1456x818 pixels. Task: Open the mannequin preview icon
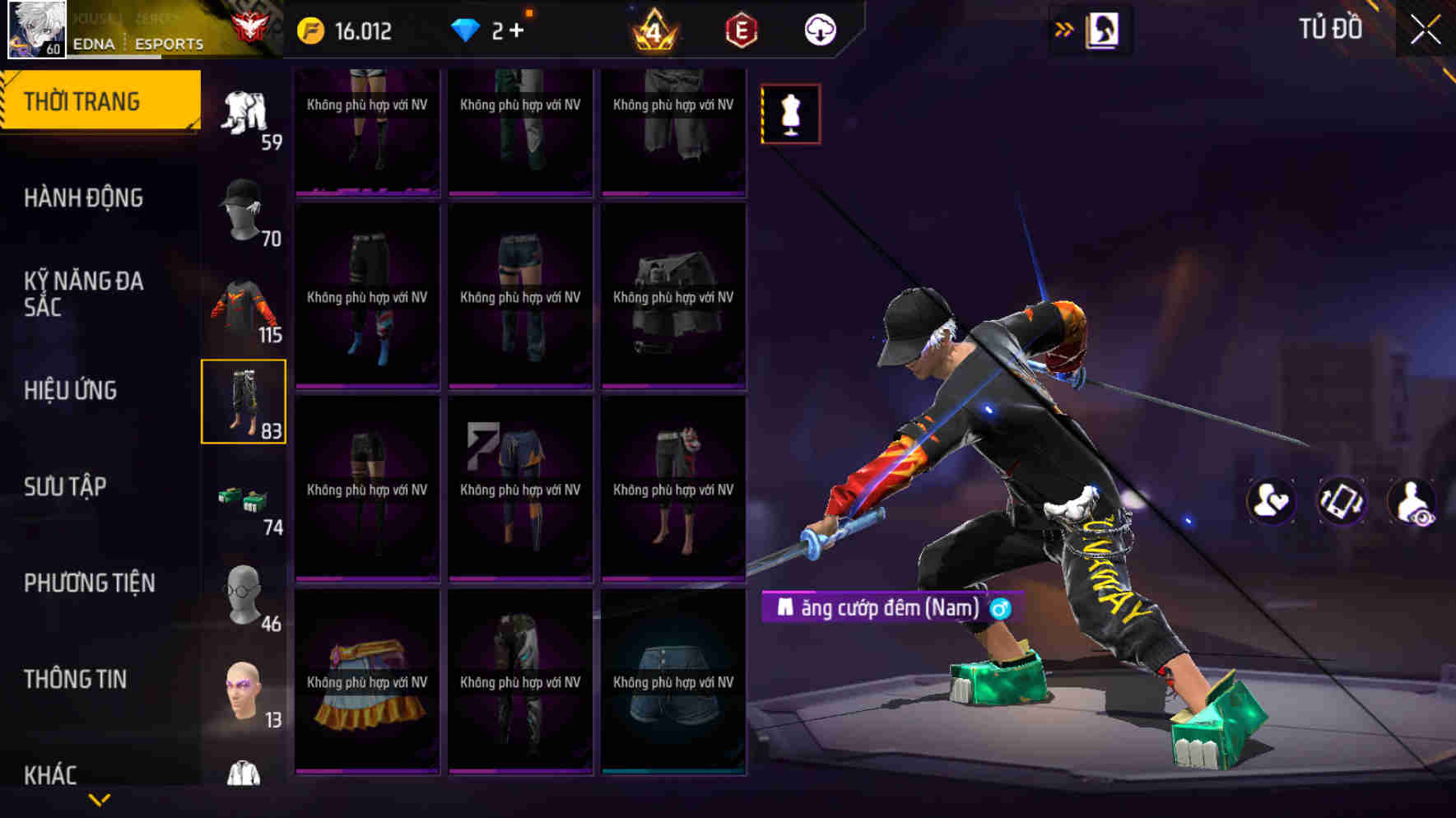click(789, 114)
